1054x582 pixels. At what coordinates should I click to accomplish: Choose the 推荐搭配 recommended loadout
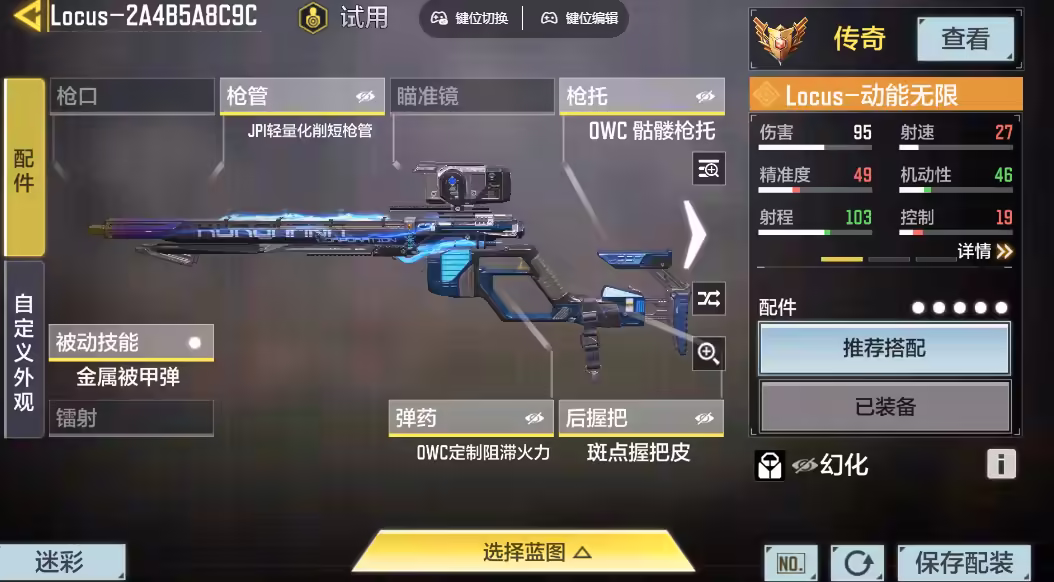click(884, 348)
